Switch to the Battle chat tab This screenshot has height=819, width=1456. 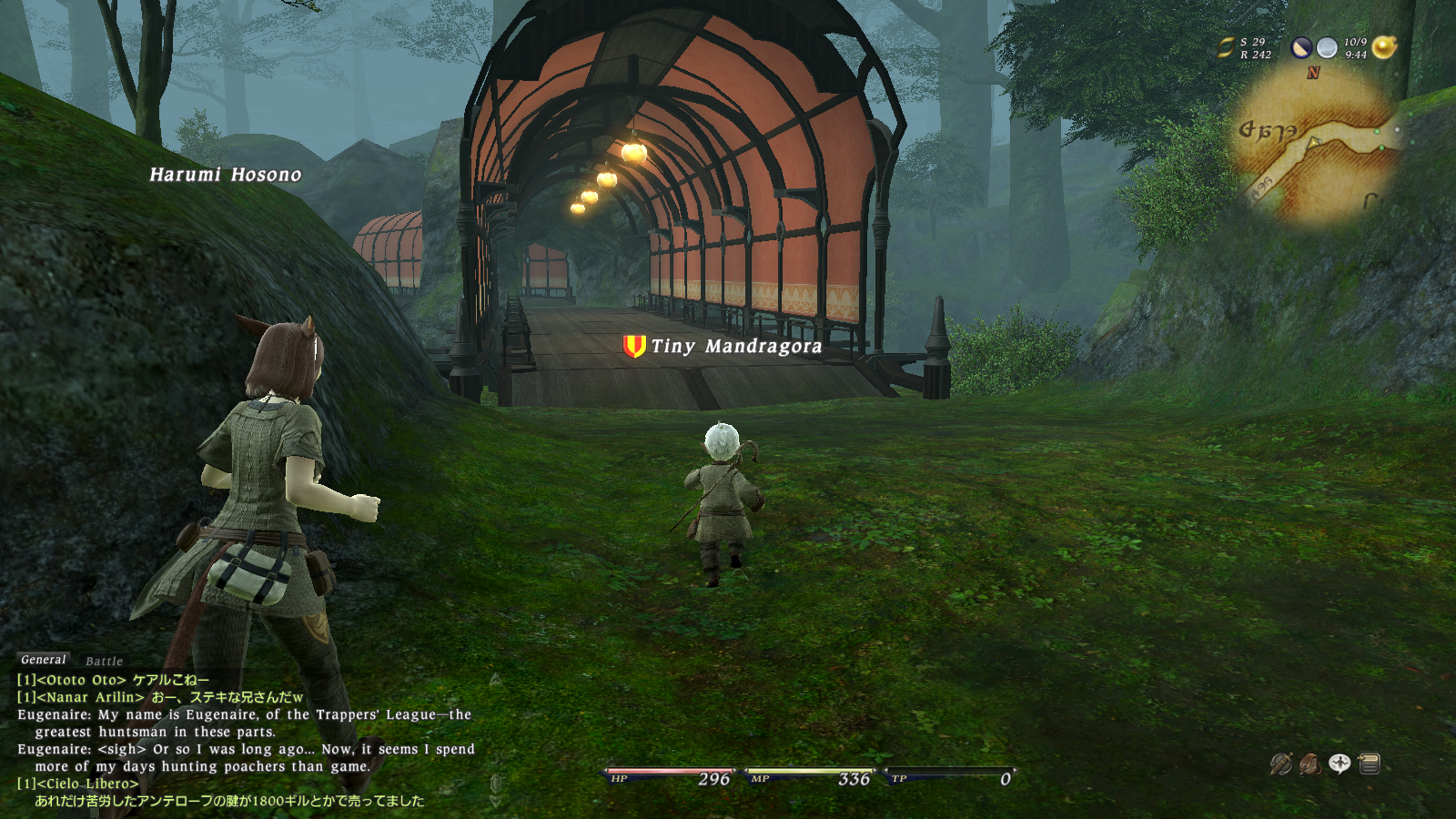click(104, 662)
